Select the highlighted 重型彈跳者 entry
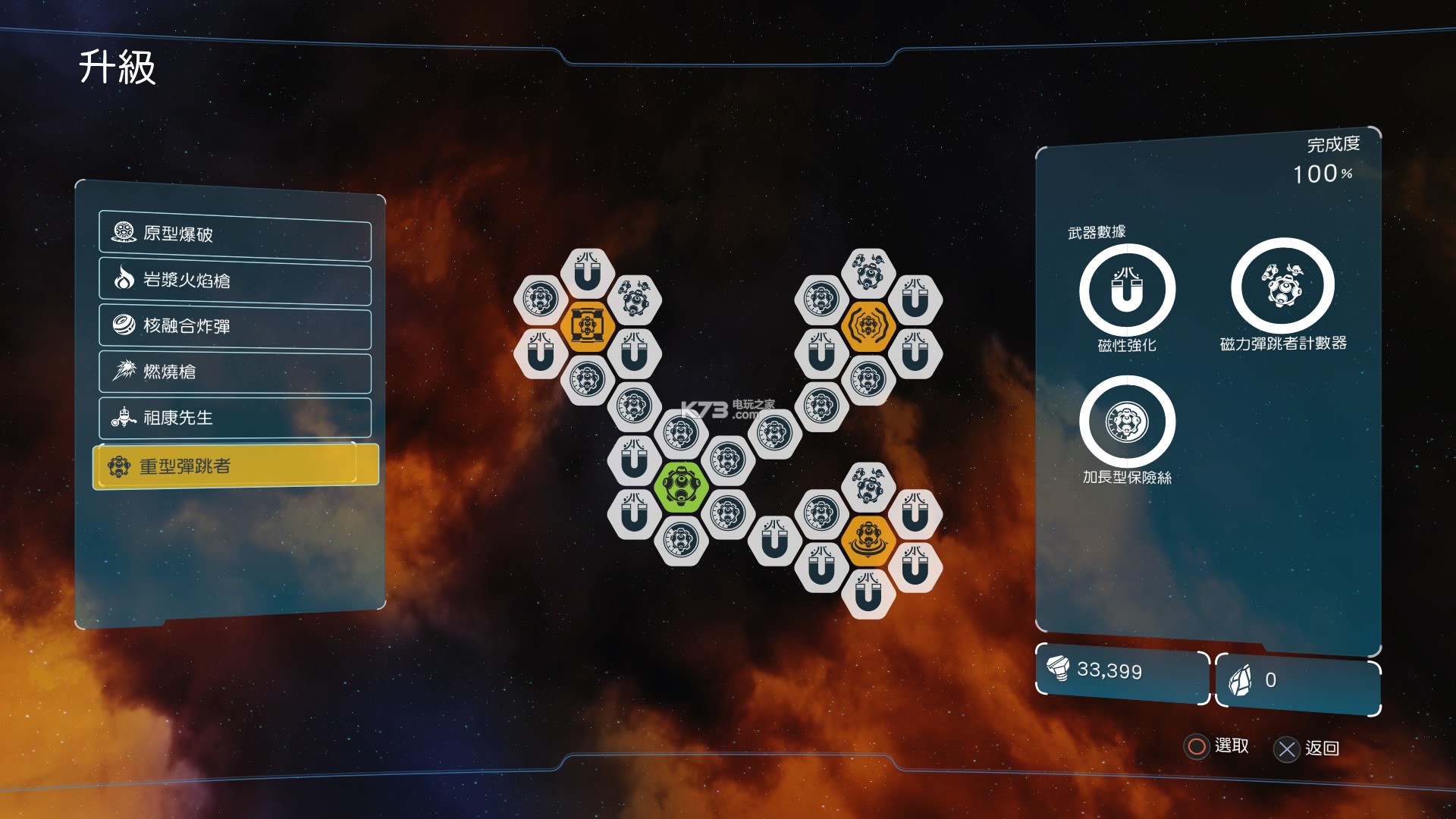The height and width of the screenshot is (819, 1456). [x=235, y=466]
